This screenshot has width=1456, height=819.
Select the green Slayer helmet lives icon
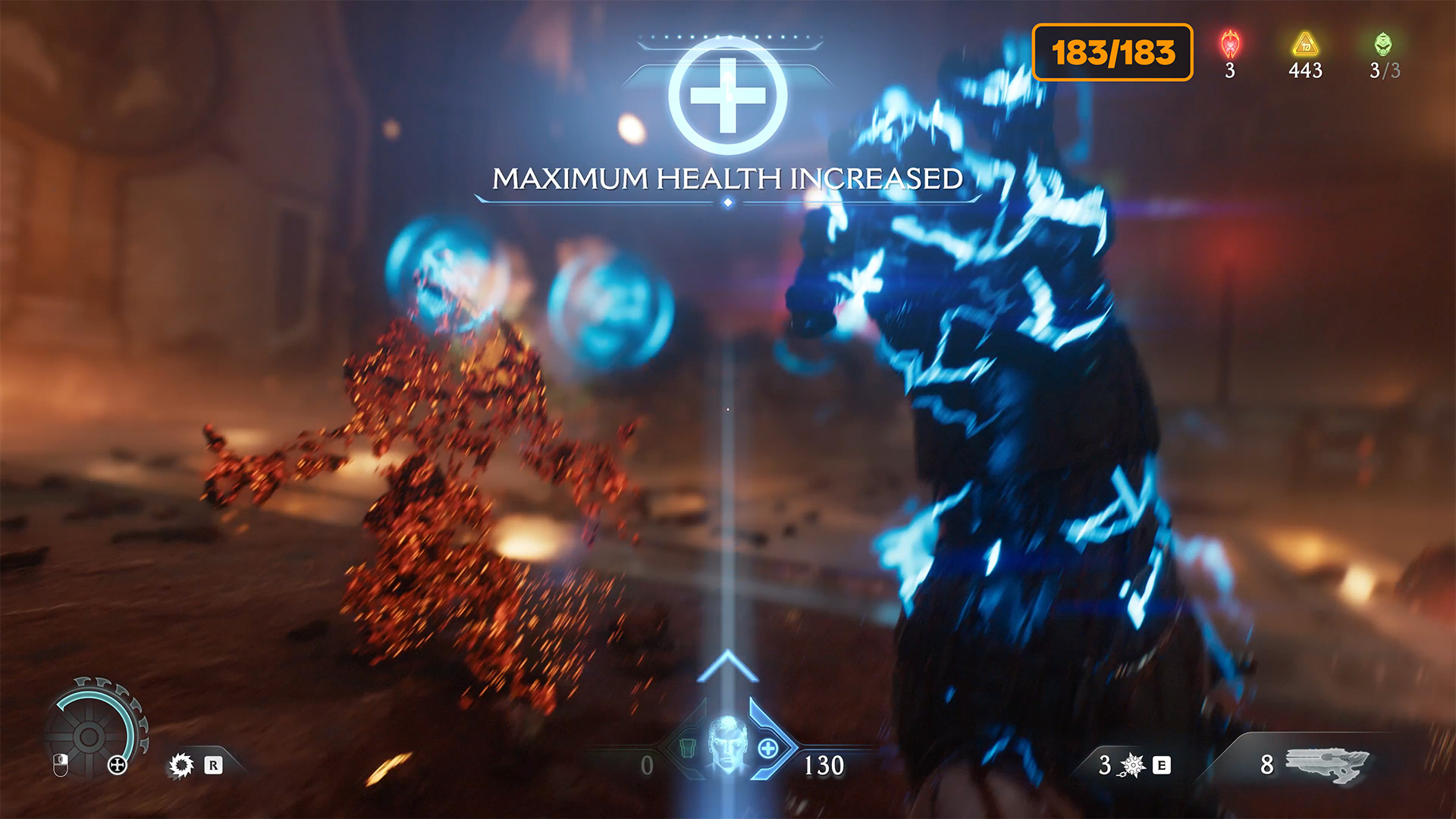click(x=1383, y=45)
